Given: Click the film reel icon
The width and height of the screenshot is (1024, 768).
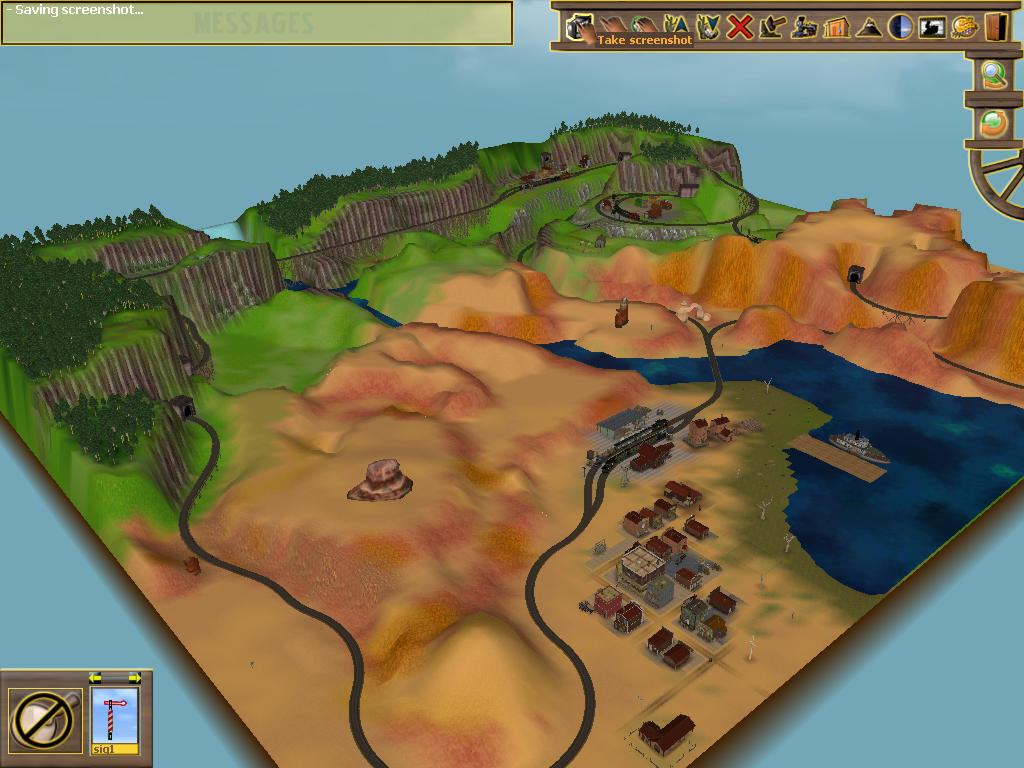Looking at the screenshot, I should tap(964, 27).
